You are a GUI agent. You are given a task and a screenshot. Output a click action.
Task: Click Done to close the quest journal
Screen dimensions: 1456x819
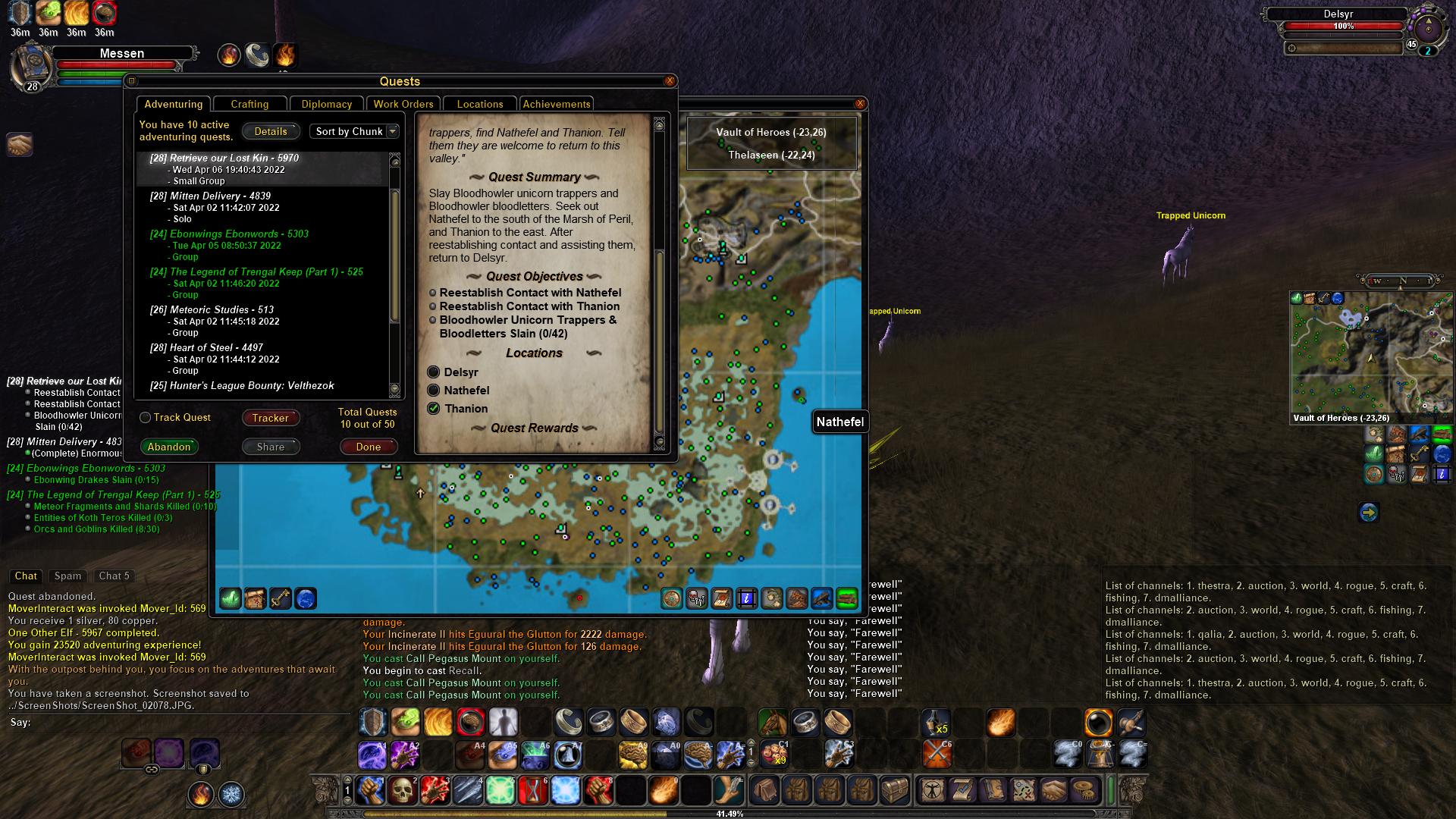(369, 447)
